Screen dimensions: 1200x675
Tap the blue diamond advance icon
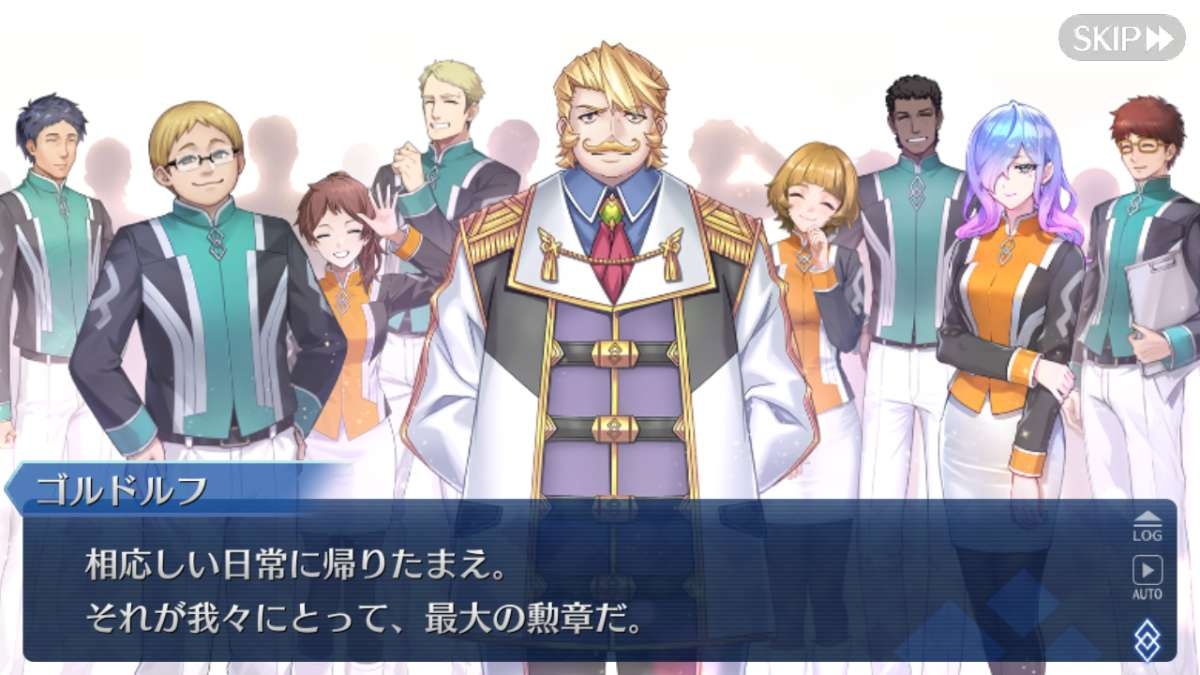coord(1148,638)
